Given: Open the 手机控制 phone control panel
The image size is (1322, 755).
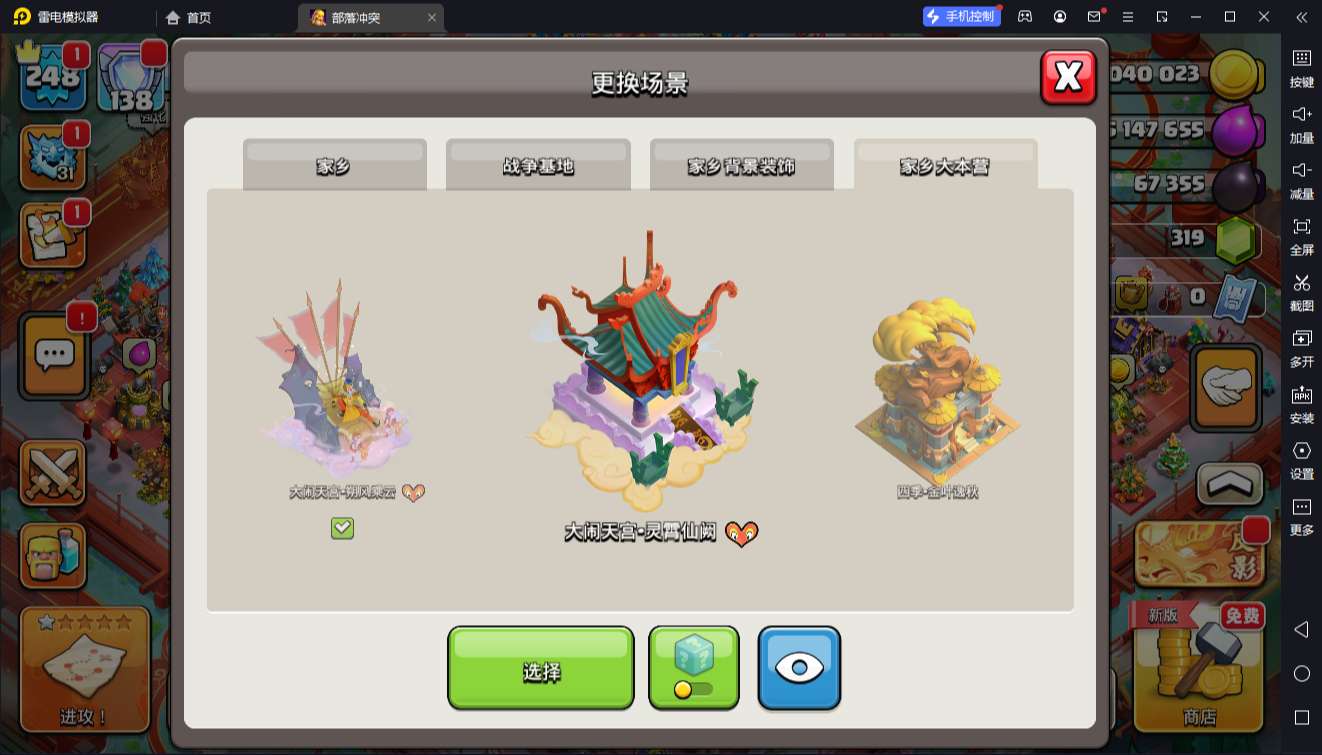Looking at the screenshot, I should pyautogui.click(x=961, y=17).
